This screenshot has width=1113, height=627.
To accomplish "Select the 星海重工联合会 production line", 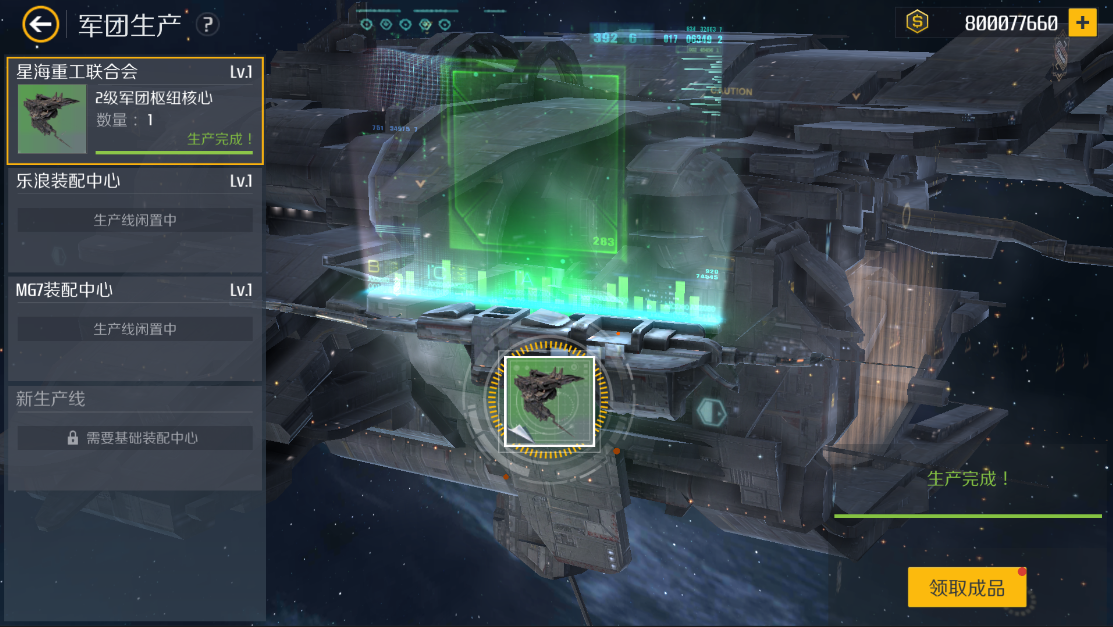I will [x=135, y=110].
